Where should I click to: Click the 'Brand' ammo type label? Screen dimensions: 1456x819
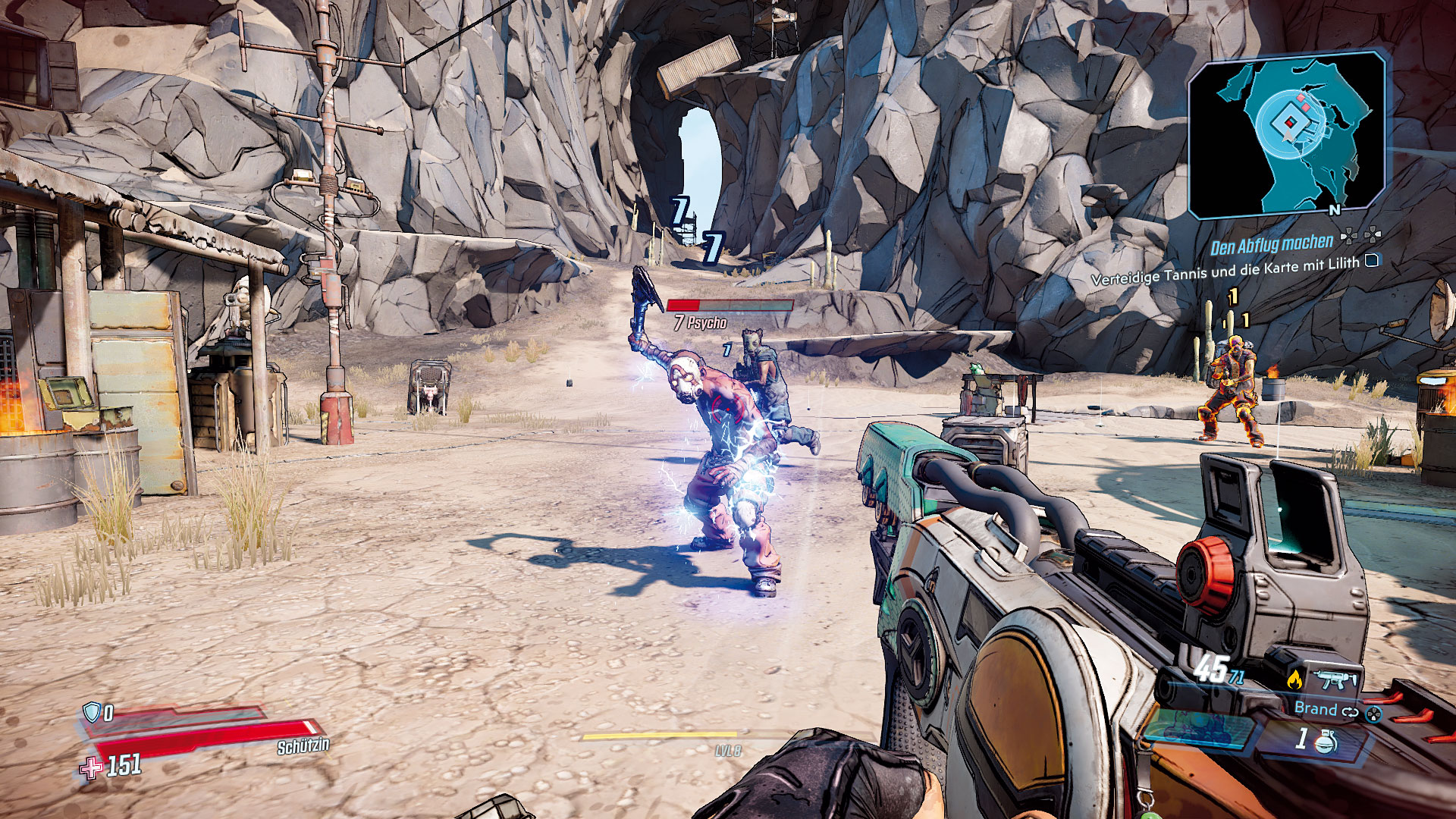pos(1315,710)
